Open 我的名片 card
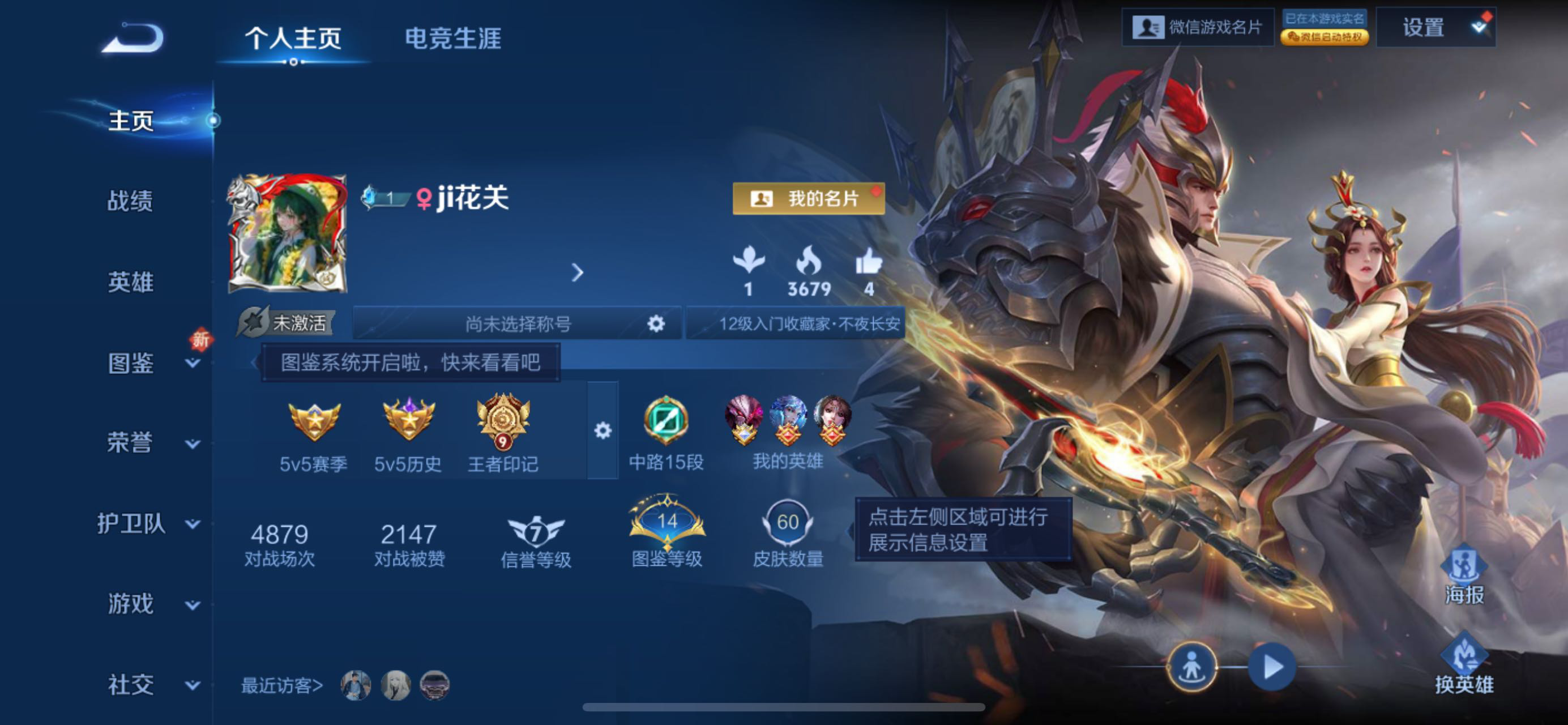 [x=808, y=198]
